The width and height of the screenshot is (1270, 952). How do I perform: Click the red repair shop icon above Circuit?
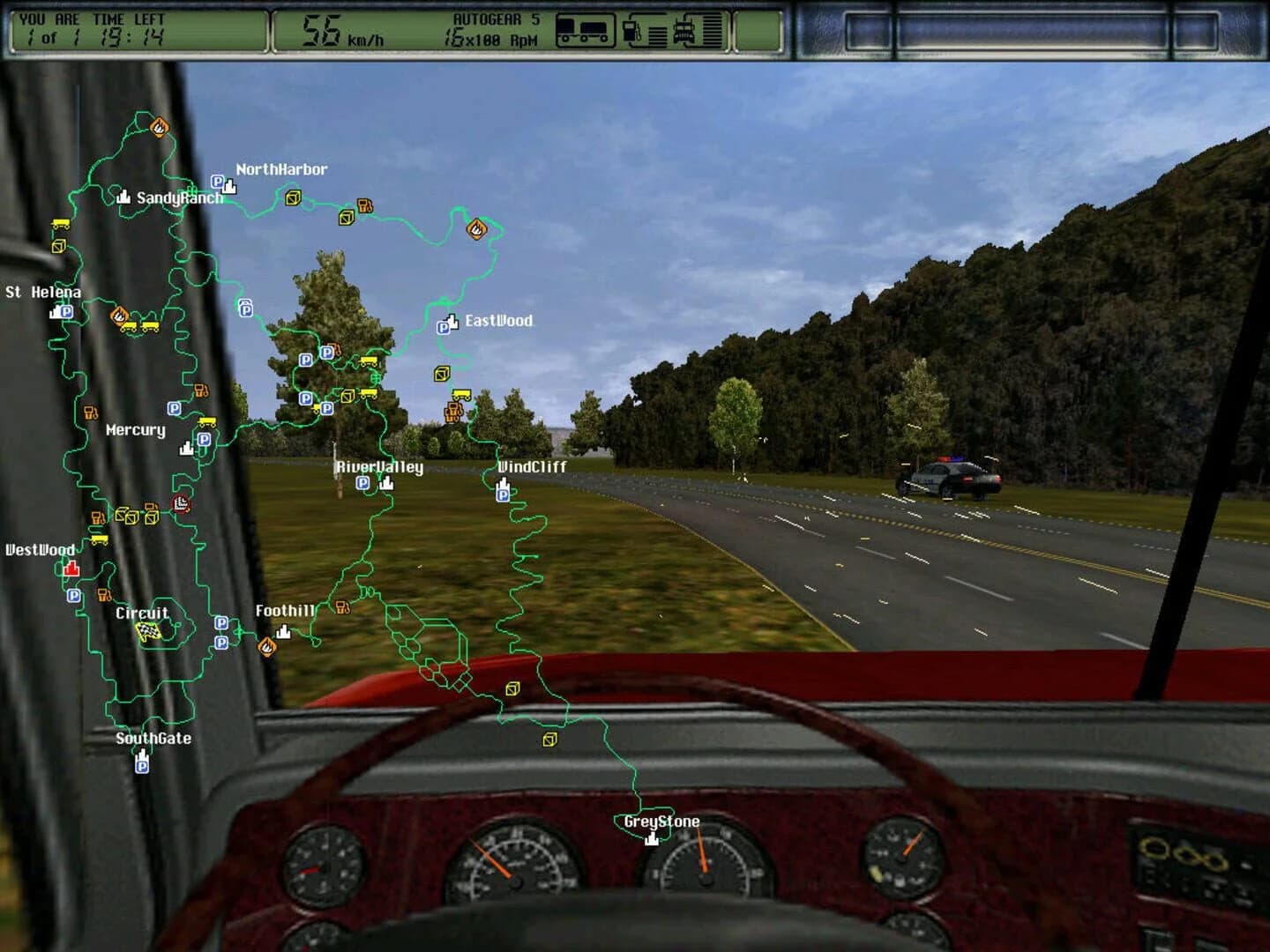tap(181, 503)
